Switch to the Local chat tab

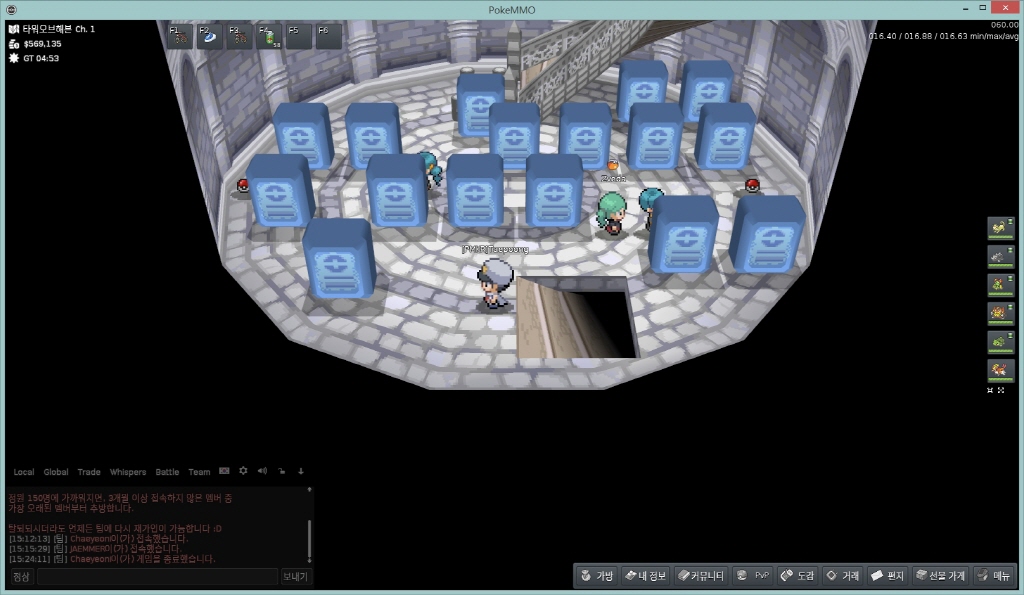(x=24, y=472)
